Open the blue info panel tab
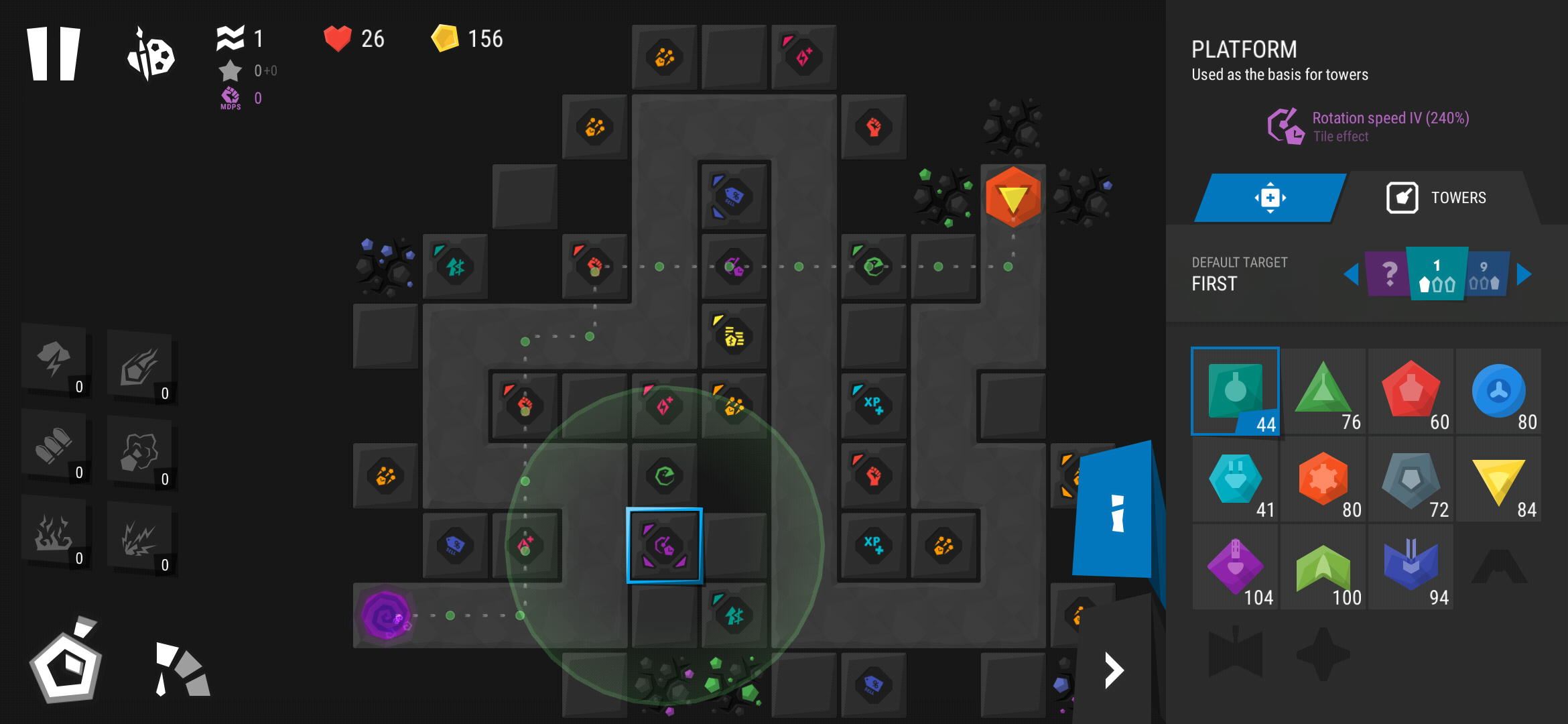 point(1115,512)
